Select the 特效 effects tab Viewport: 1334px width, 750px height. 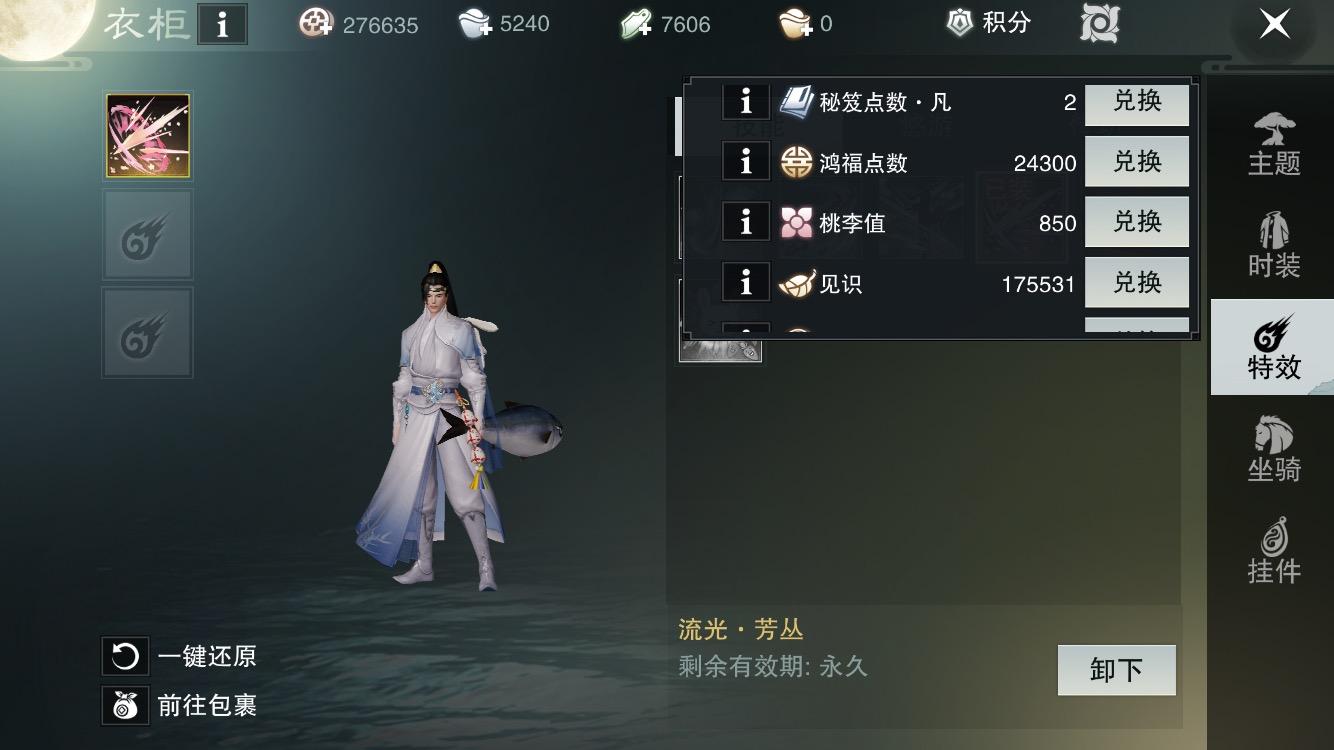coord(1272,347)
